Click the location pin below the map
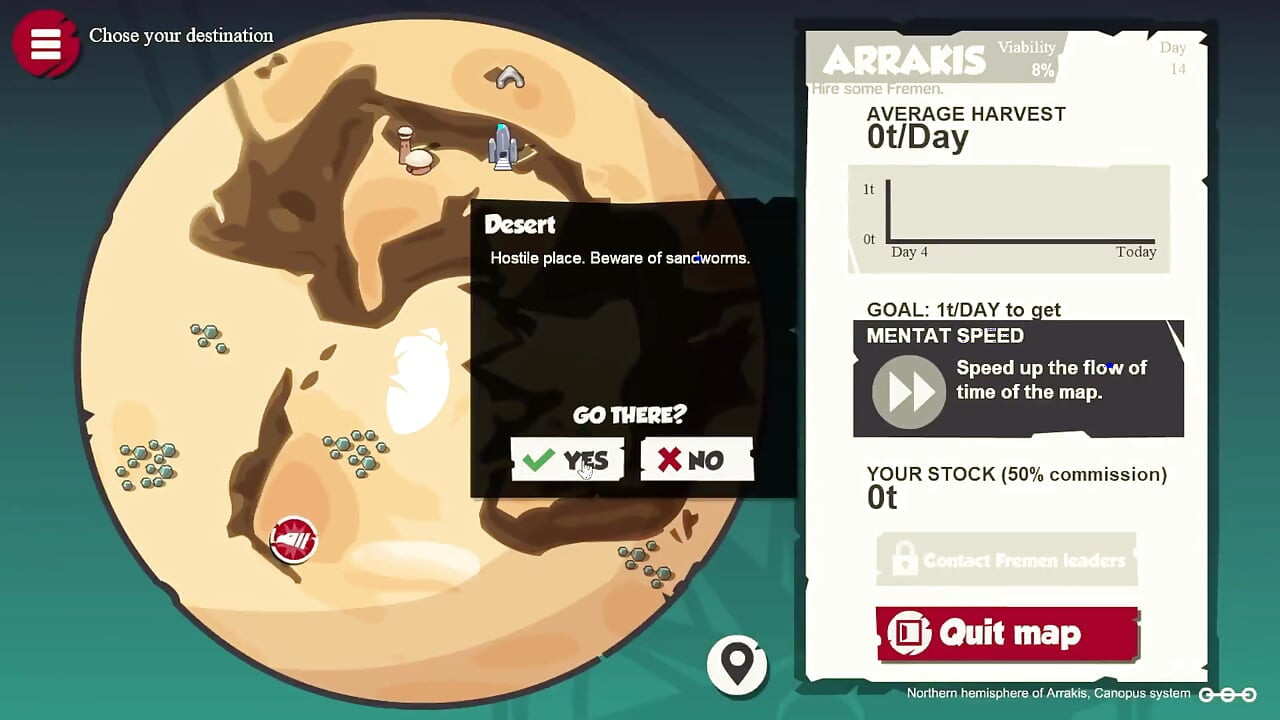This screenshot has height=720, width=1280. [737, 663]
